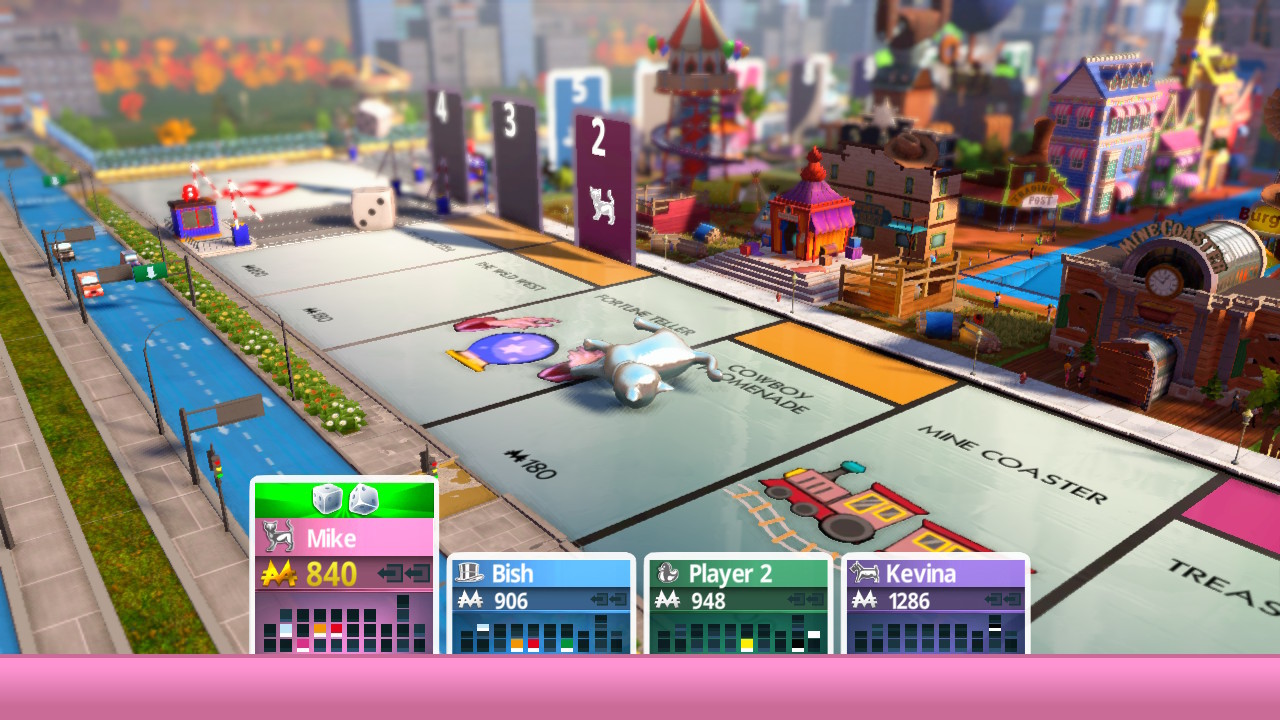1280x720 pixels.
Task: Click the gold Monopoly money icon beside 840
Action: click(279, 571)
